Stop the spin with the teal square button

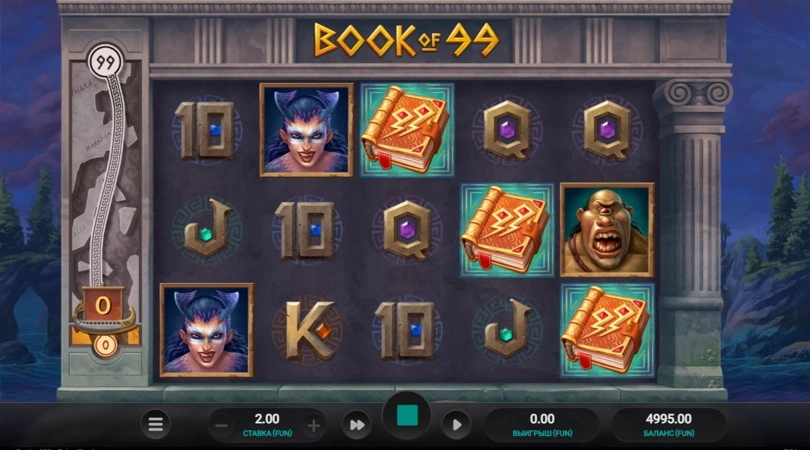coord(406,417)
